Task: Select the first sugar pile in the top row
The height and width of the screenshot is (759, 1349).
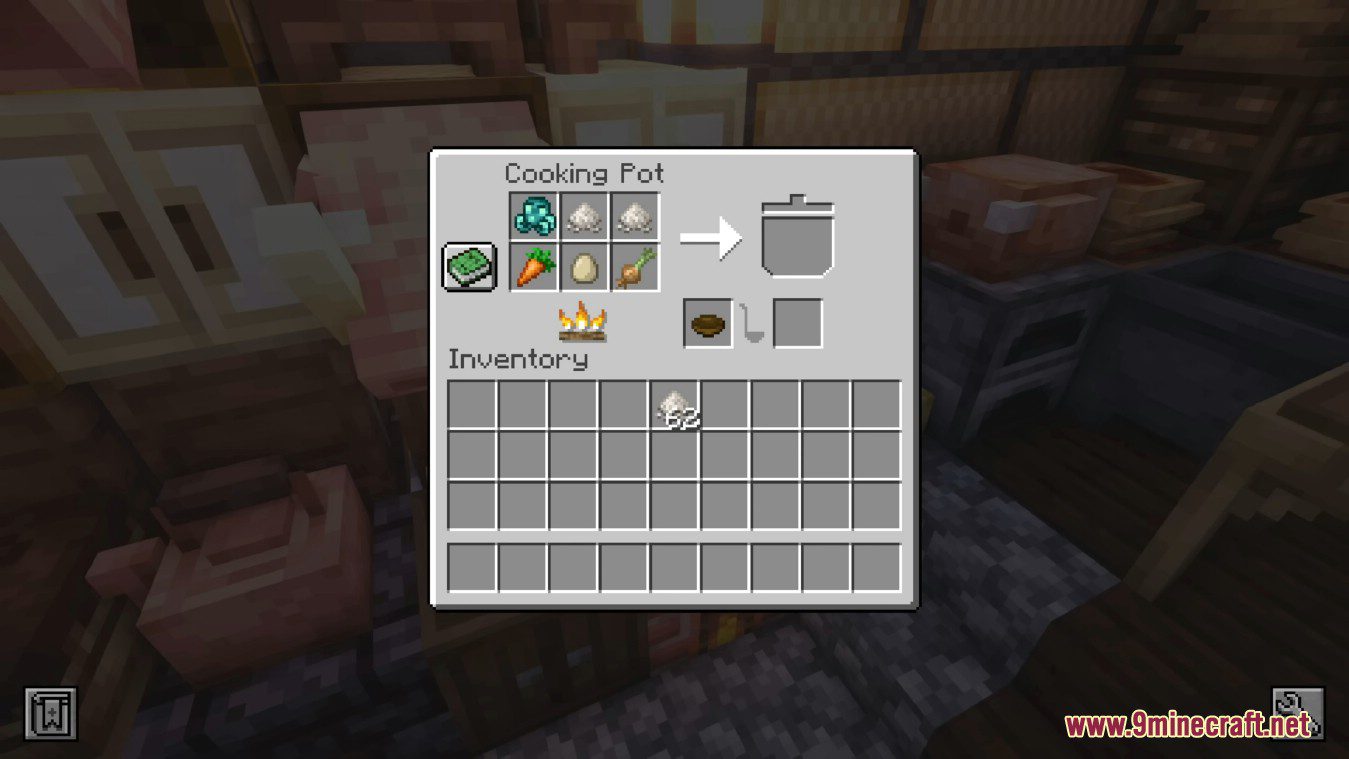Action: (584, 215)
